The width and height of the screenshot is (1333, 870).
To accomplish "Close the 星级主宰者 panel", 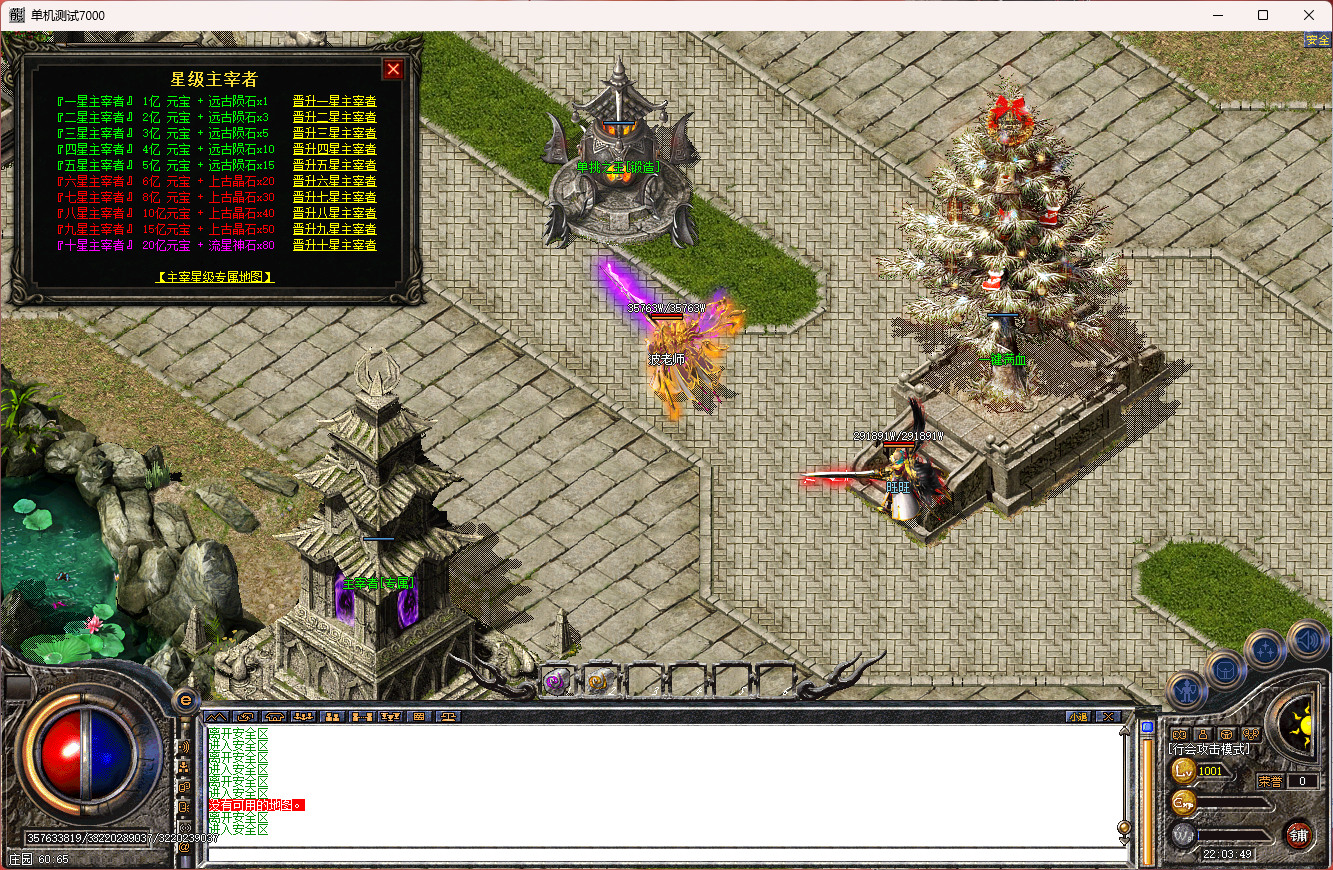I will (394, 69).
